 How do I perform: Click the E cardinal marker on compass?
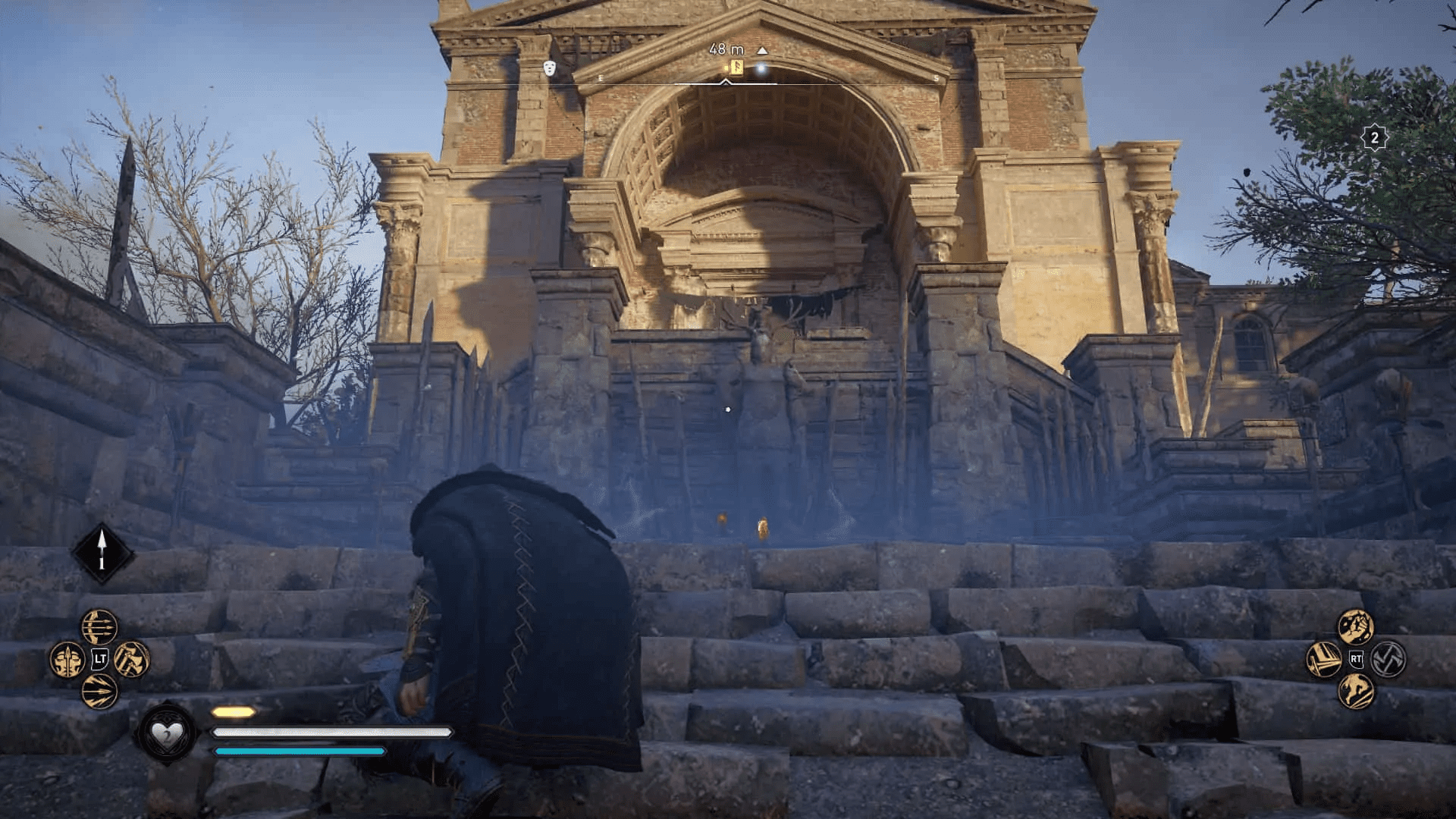coord(601,78)
